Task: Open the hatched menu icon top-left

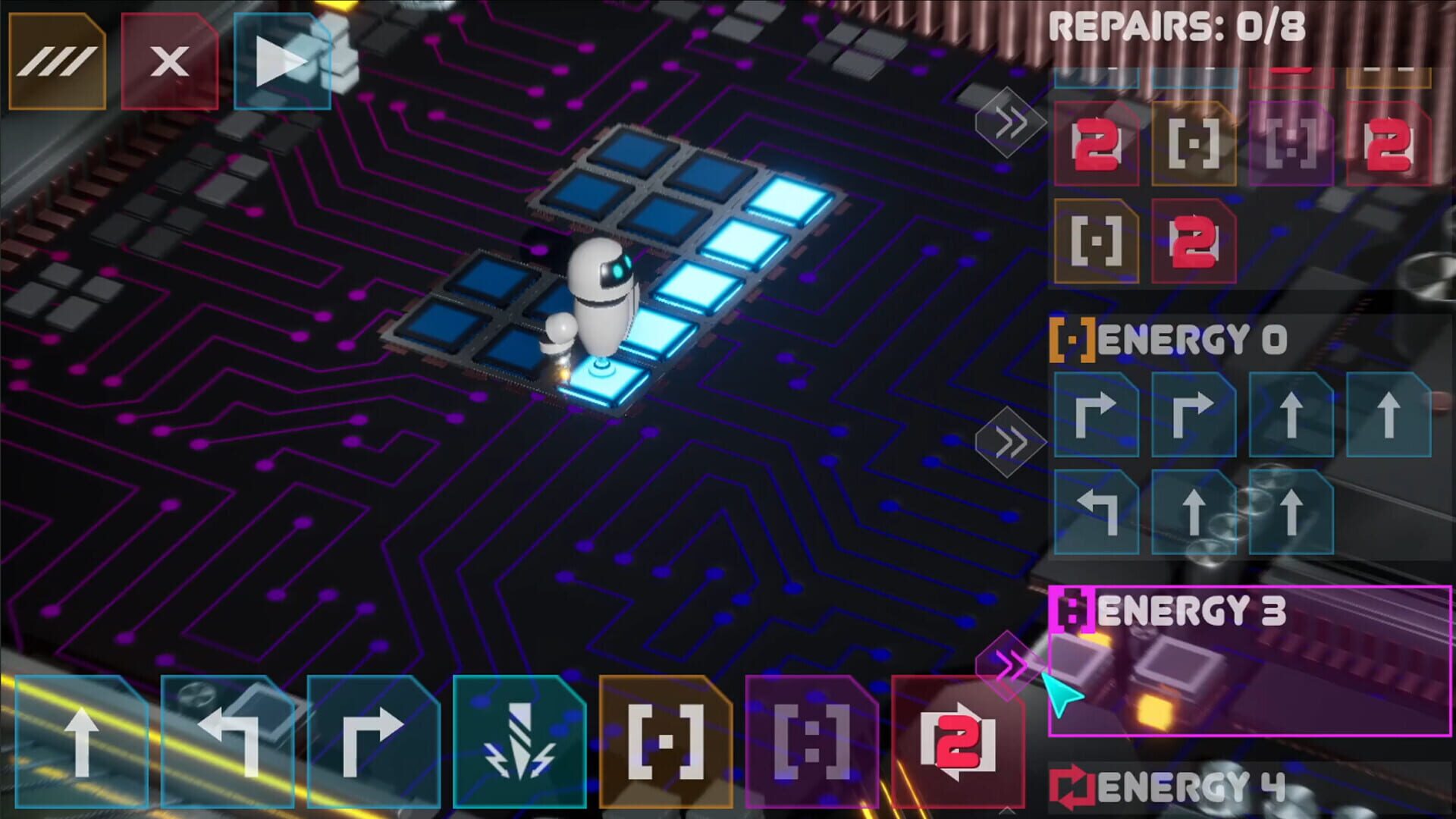Action: [57, 61]
